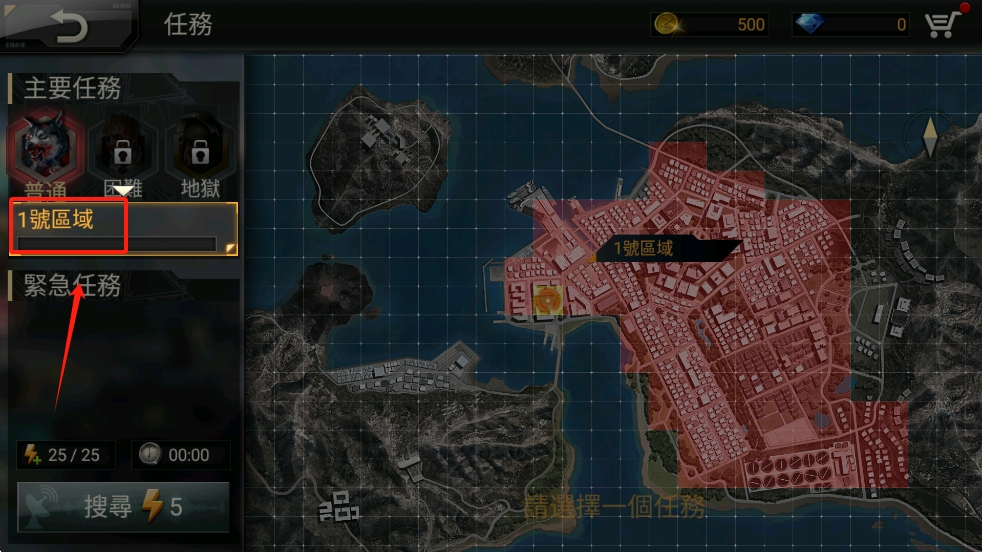The width and height of the screenshot is (982, 552).
Task: Choose the locked 地獄 difficulty
Action: coord(200,152)
